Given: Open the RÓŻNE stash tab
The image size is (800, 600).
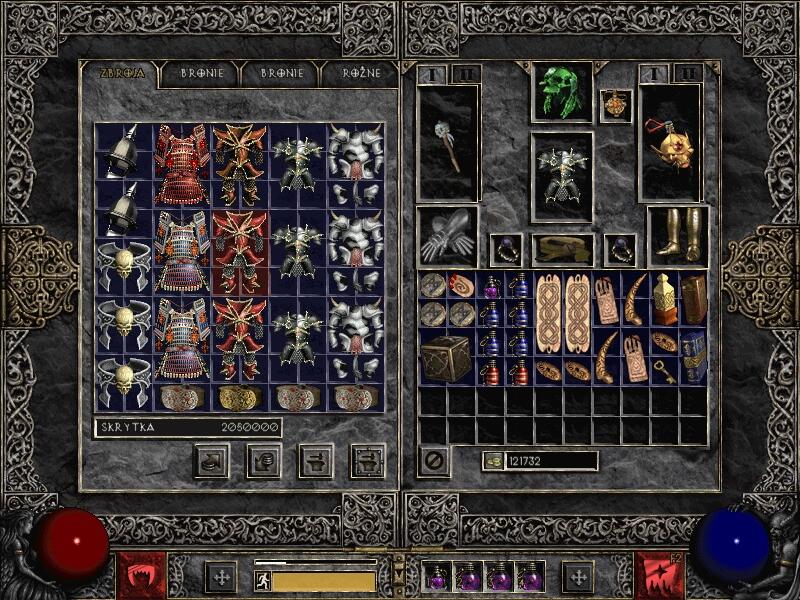Looking at the screenshot, I should click(x=353, y=73).
